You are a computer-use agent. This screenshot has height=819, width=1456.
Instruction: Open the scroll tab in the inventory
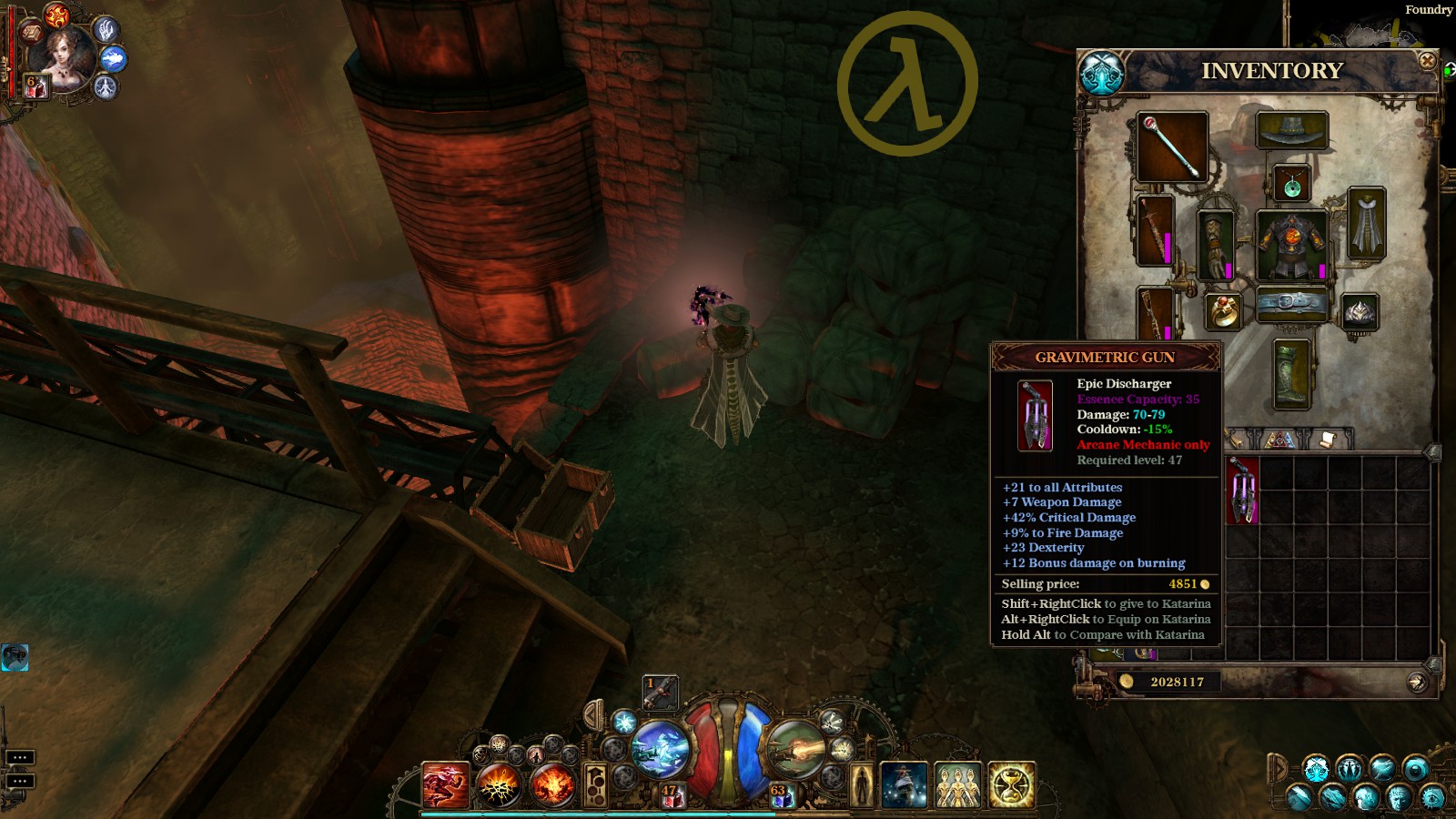[1326, 440]
